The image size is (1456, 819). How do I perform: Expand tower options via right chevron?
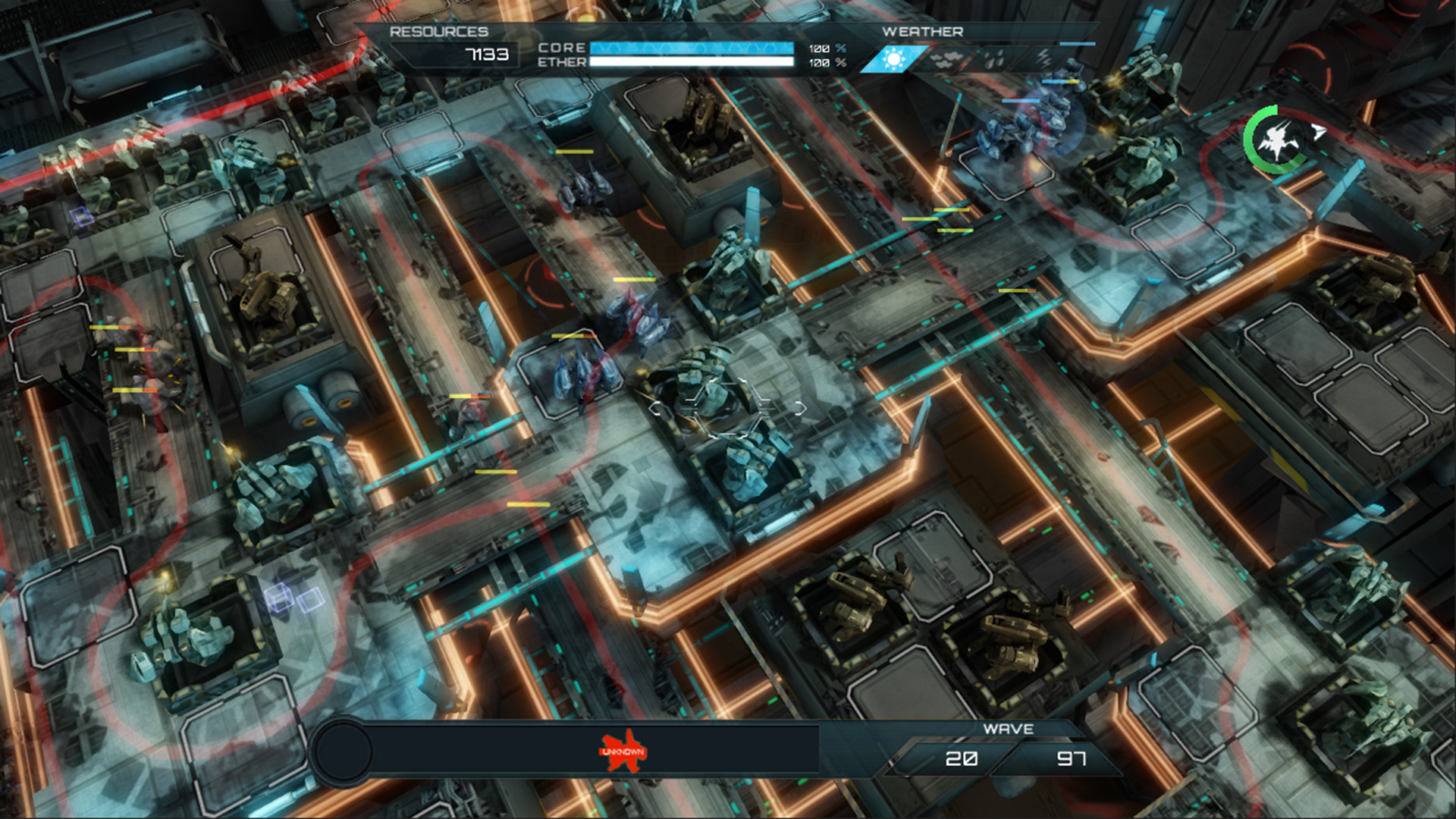(800, 409)
